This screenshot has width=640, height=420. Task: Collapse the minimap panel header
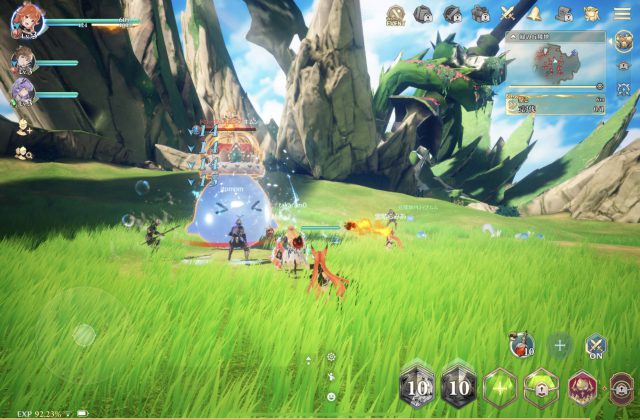pos(514,36)
